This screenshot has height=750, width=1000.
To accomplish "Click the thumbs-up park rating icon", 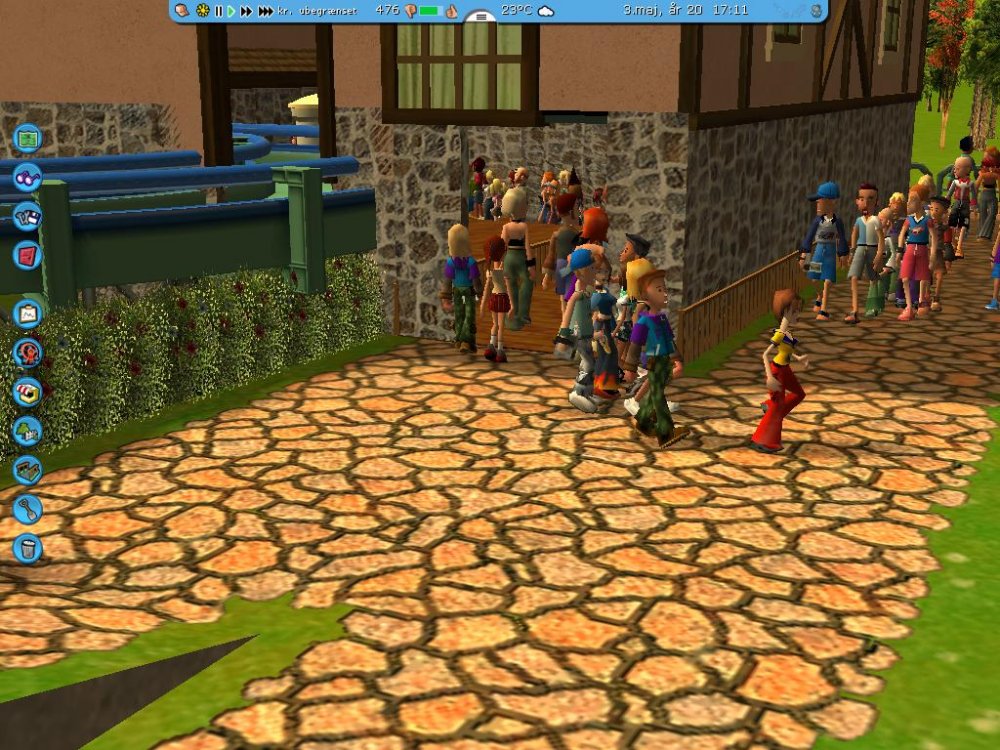I will tap(451, 11).
